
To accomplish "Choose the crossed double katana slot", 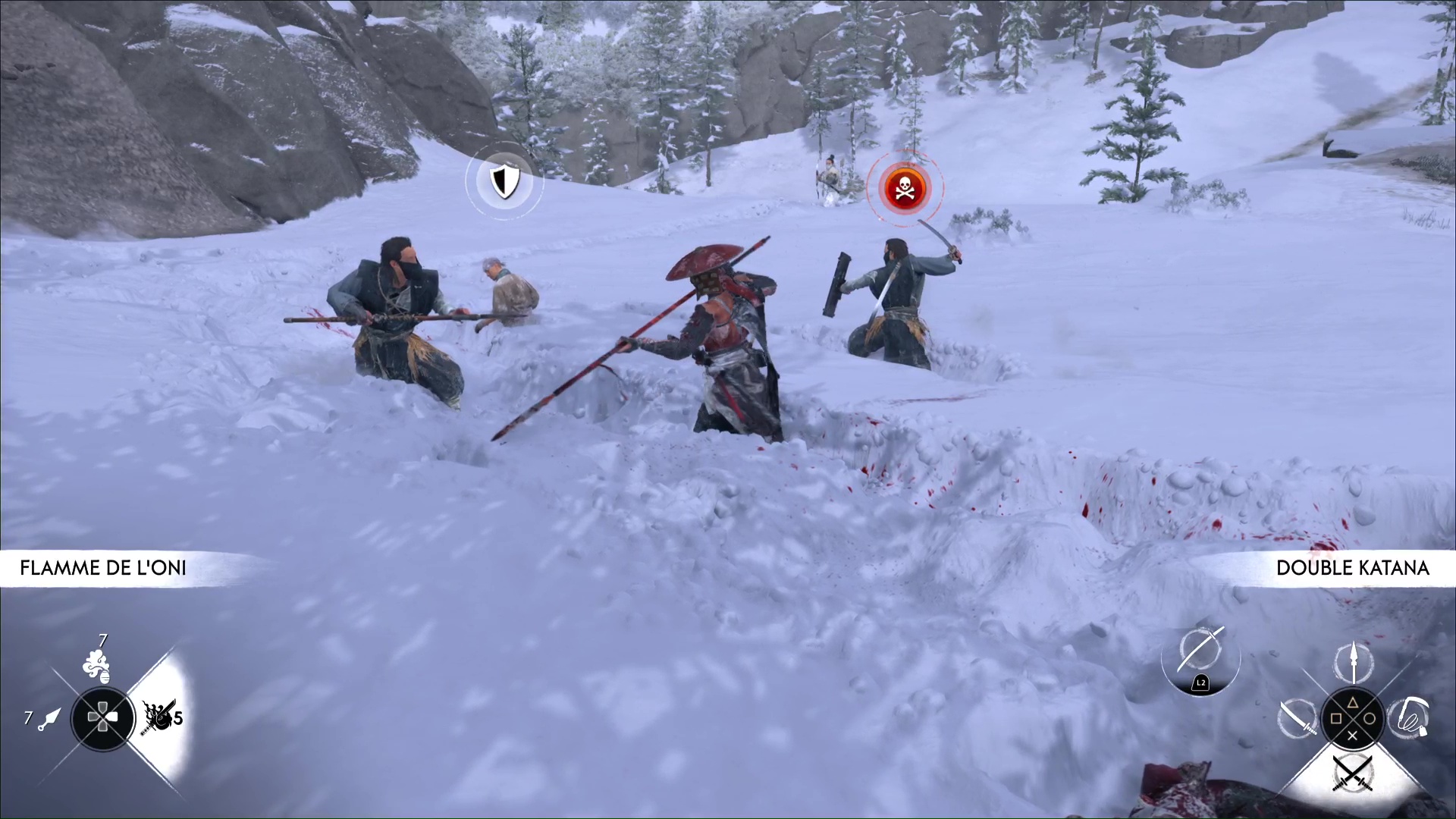I will point(1353,772).
